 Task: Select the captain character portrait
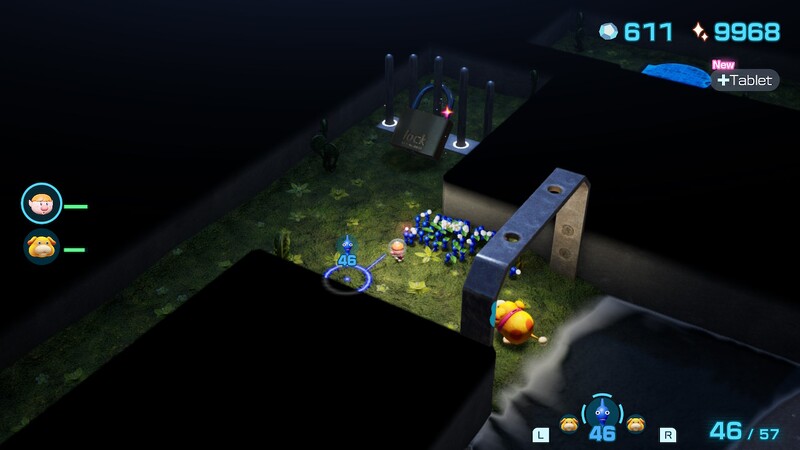pos(41,204)
